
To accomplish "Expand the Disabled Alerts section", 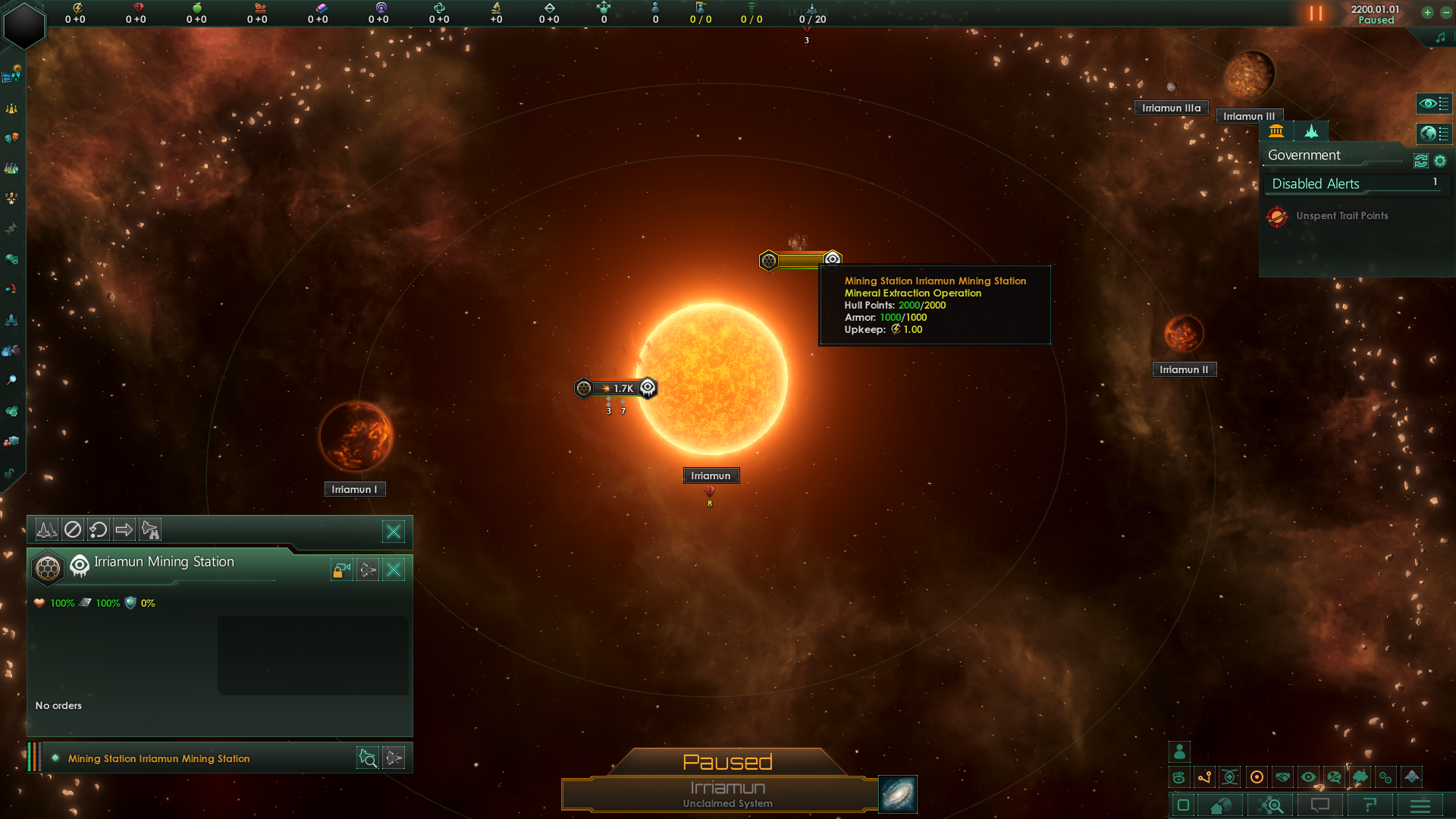I will click(1356, 184).
